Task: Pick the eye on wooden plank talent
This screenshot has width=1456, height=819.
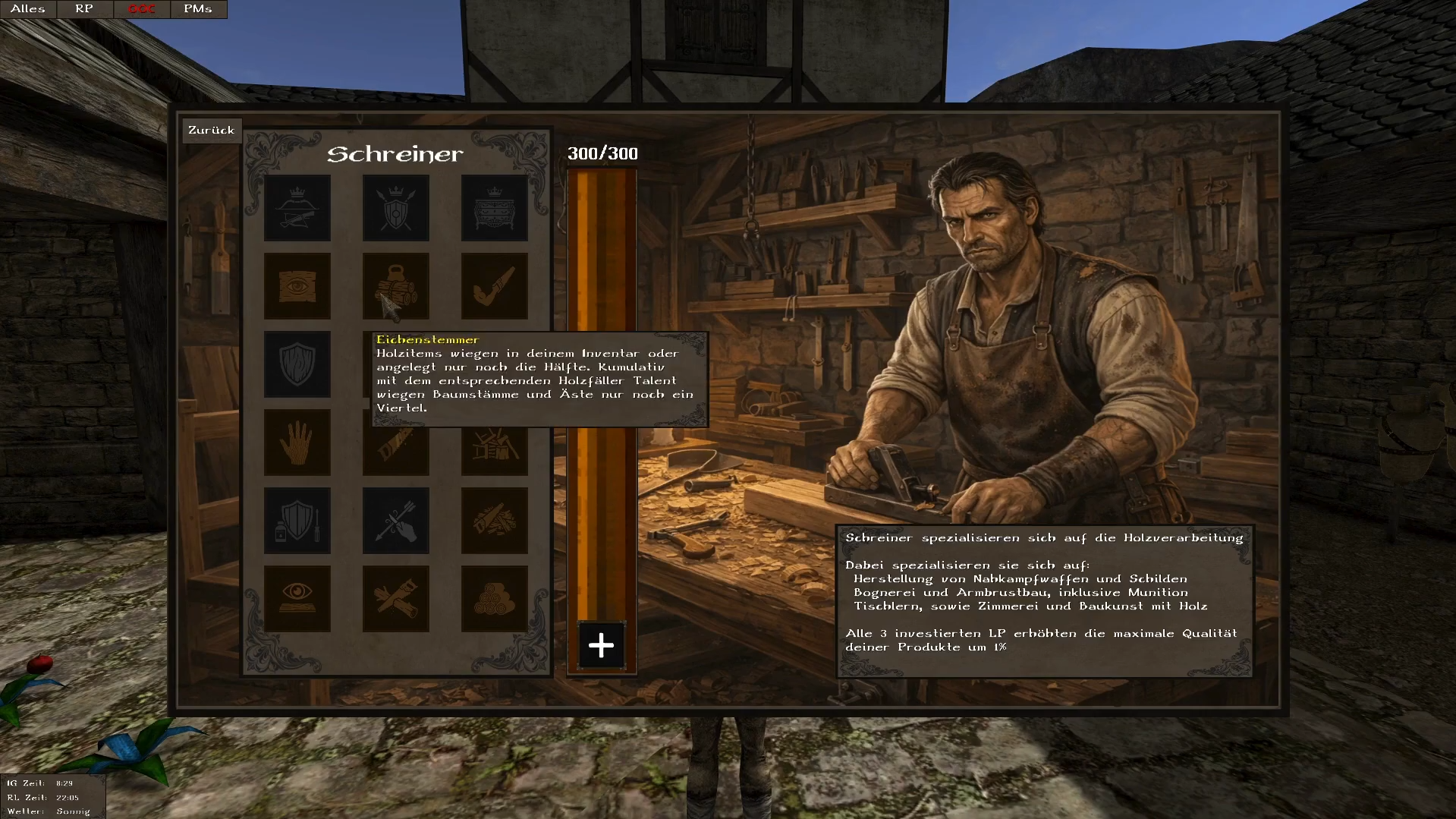Action: (297, 286)
